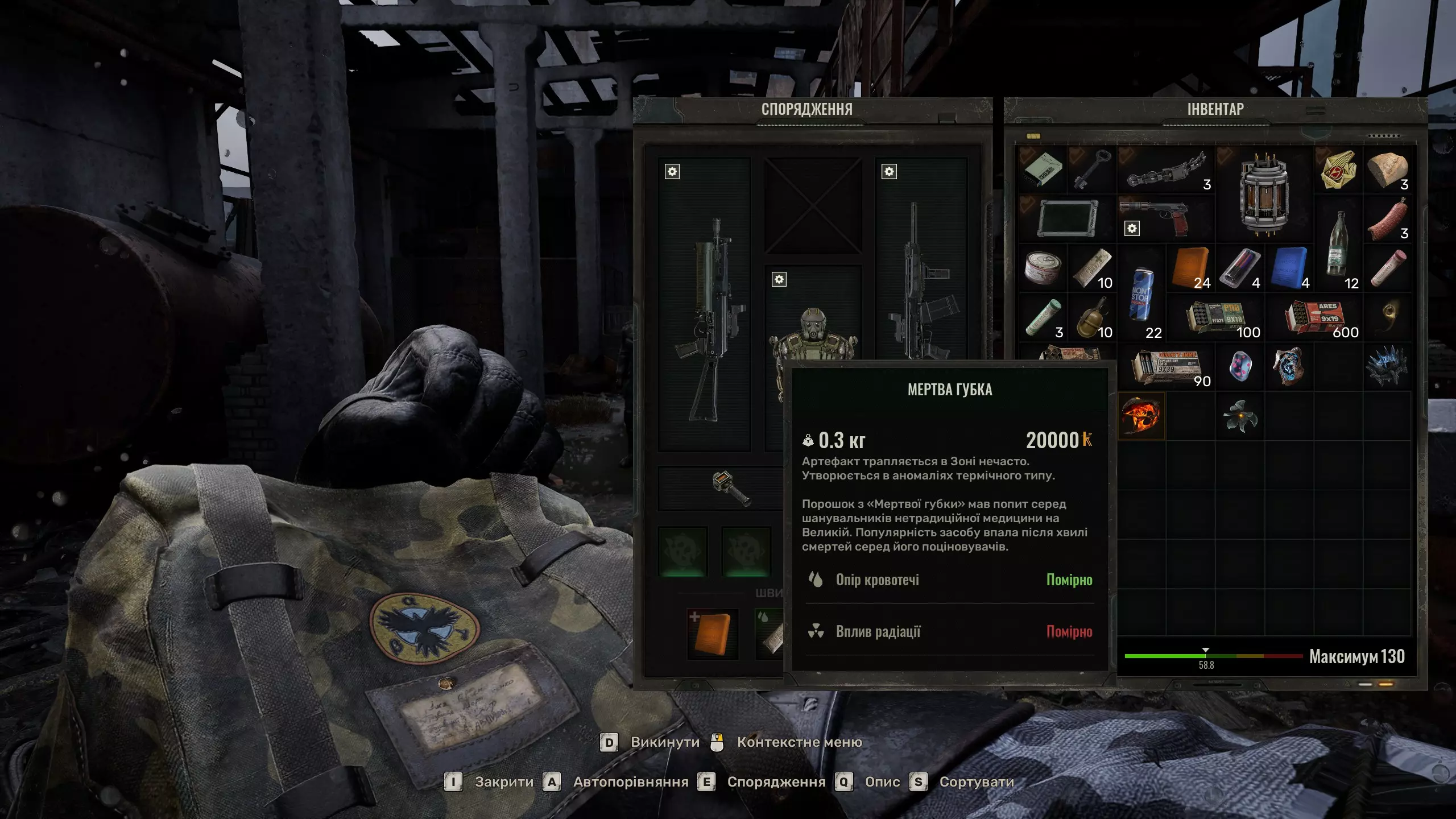The height and width of the screenshot is (819, 1456).
Task: Choose the gold star badge item
Action: pos(1338,169)
